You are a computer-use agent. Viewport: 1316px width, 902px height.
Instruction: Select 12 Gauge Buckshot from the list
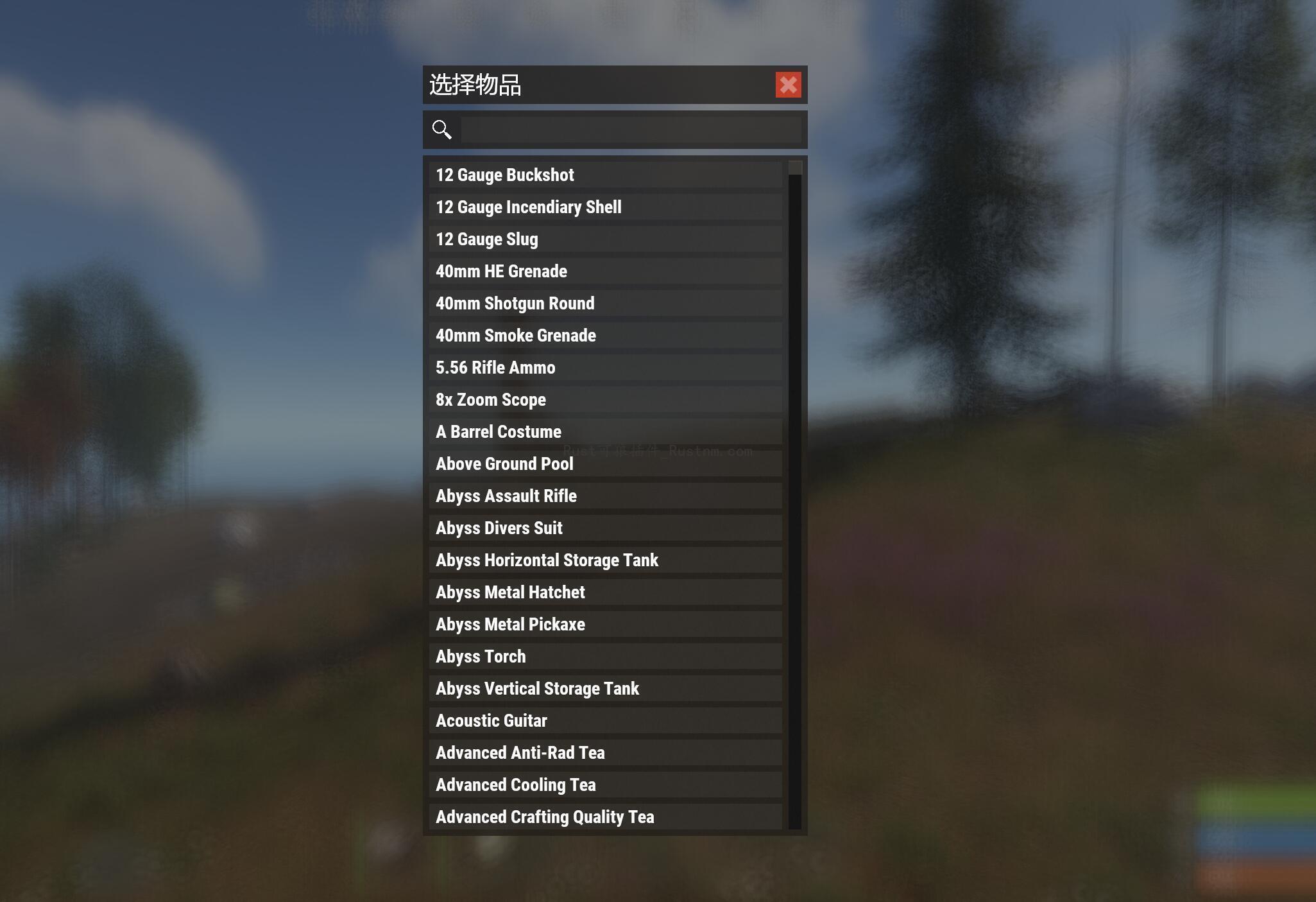coord(605,175)
